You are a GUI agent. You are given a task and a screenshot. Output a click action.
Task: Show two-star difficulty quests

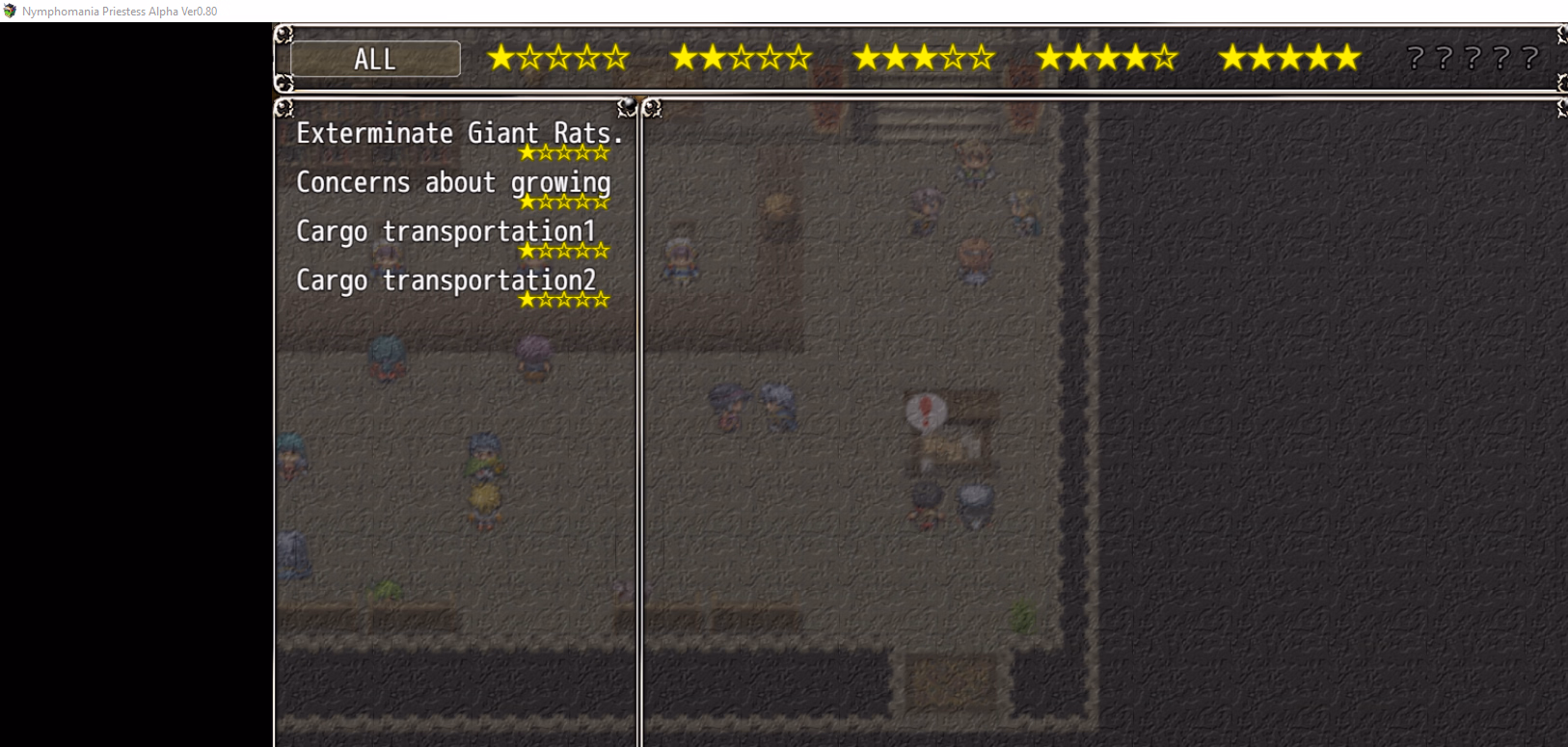coord(741,59)
